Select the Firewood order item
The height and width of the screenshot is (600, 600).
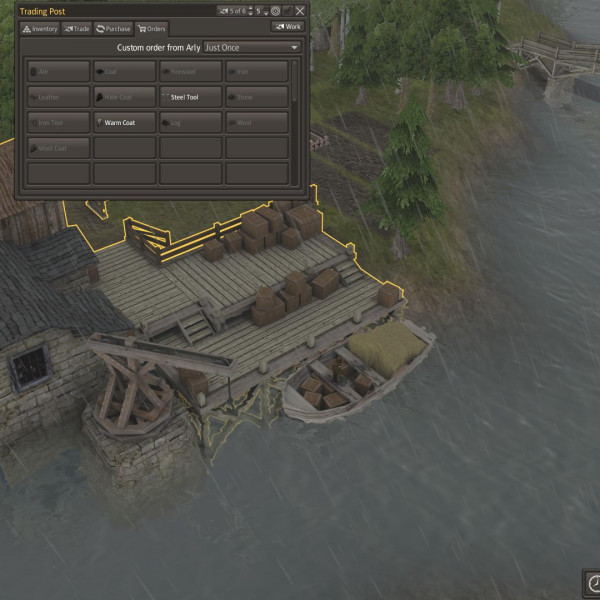click(191, 72)
